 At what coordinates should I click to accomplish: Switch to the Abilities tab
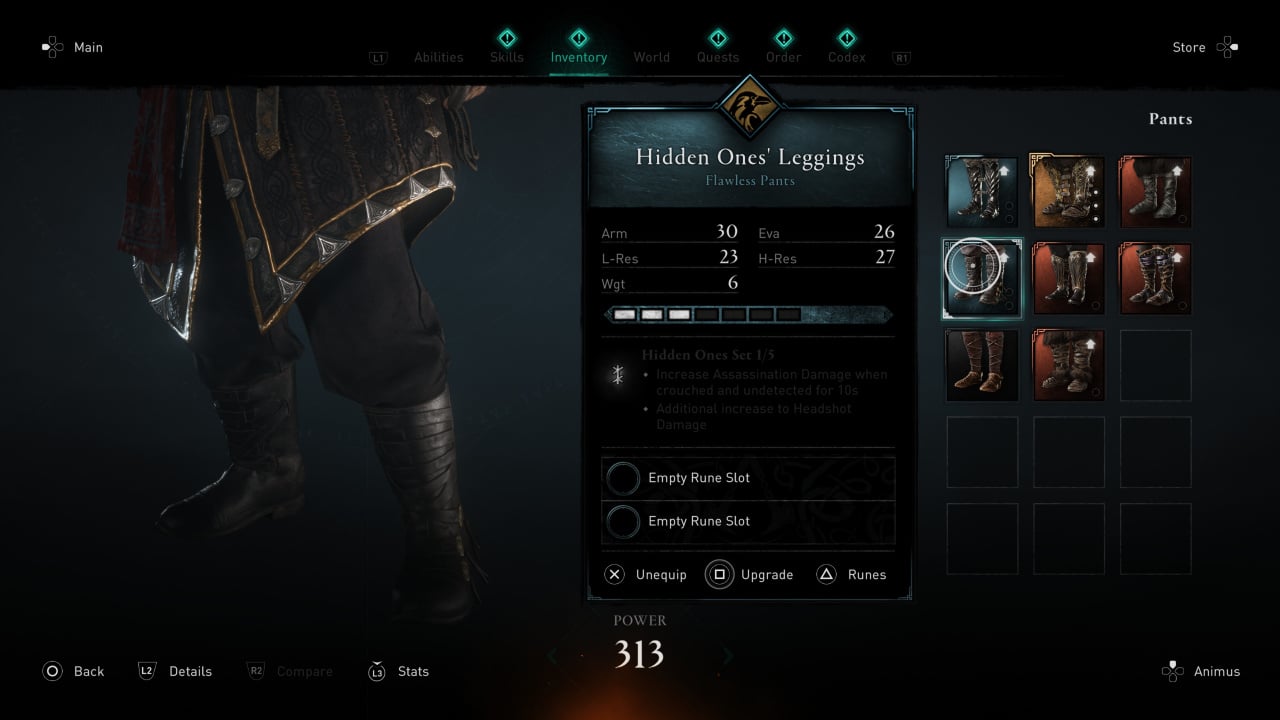[x=438, y=57]
